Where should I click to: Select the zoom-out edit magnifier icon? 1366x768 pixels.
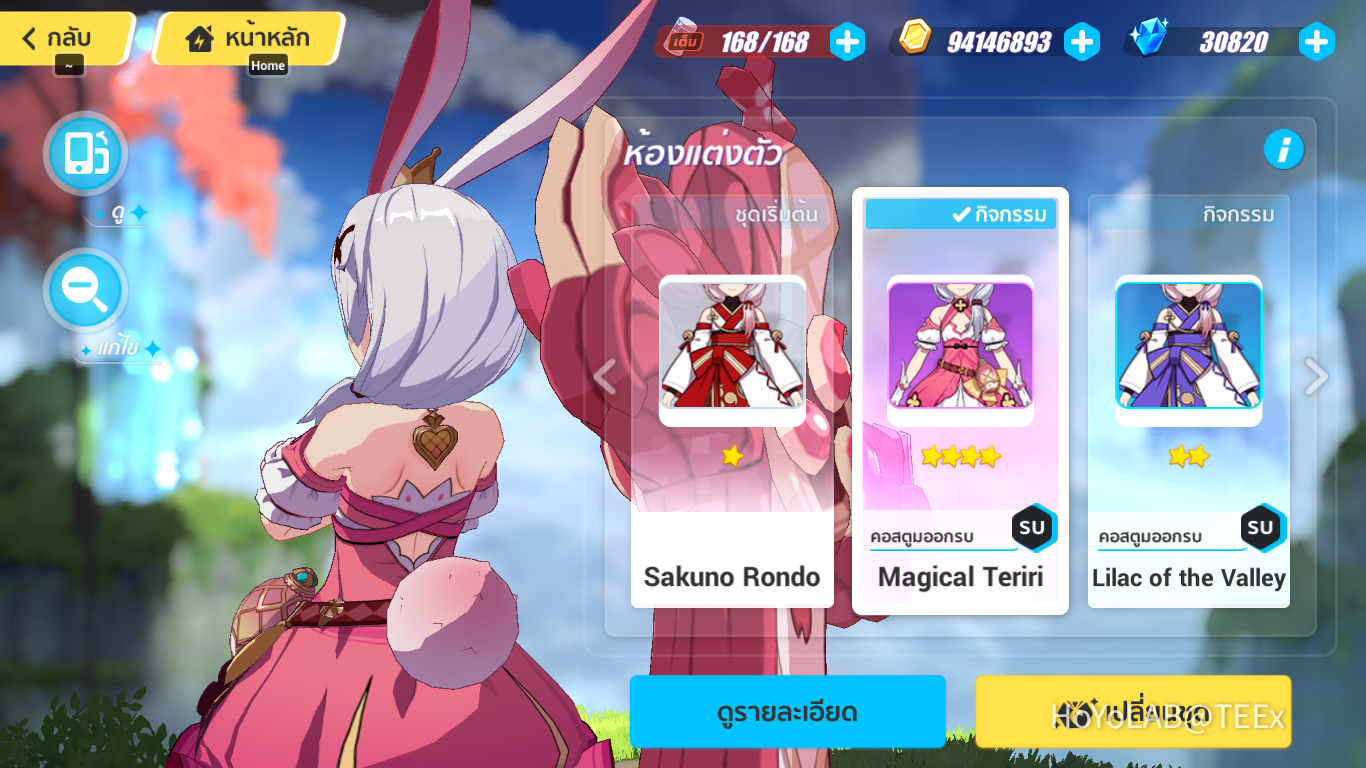pyautogui.click(x=85, y=289)
